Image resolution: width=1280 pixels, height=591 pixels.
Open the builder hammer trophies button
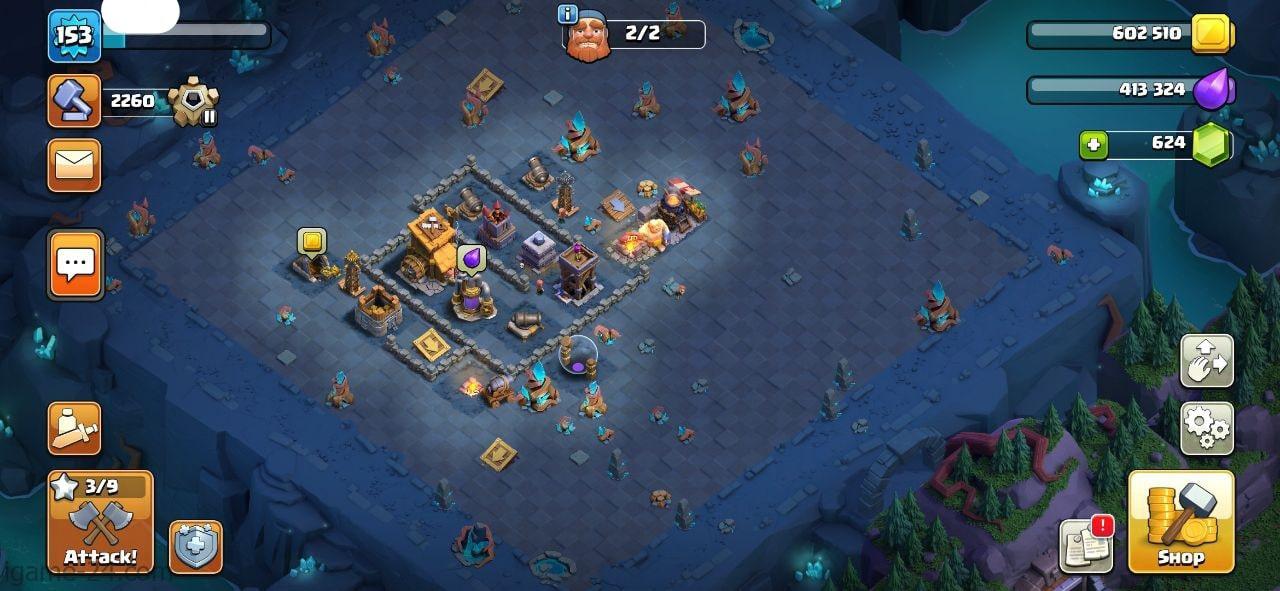point(75,101)
